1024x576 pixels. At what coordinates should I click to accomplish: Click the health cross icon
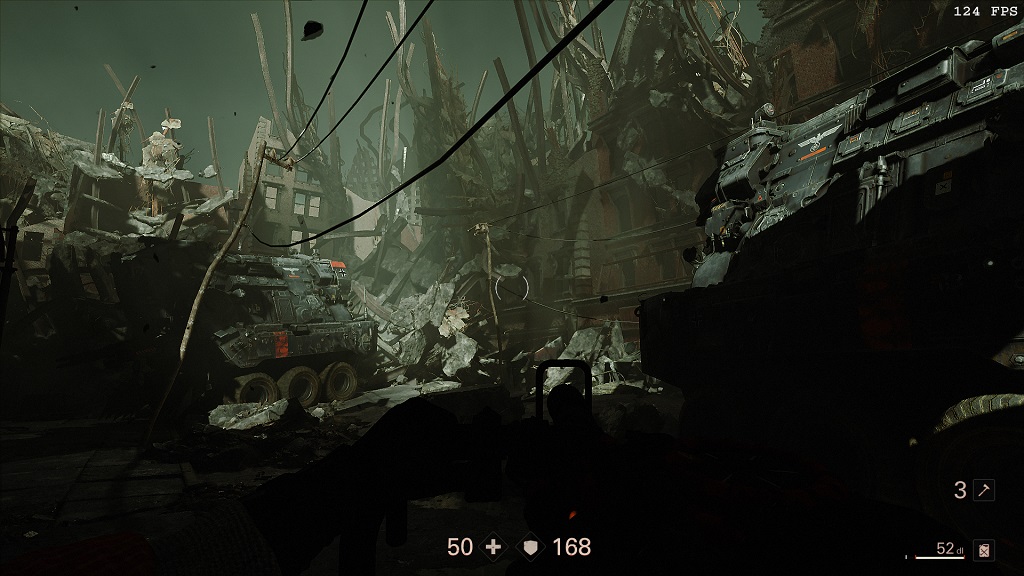492,547
